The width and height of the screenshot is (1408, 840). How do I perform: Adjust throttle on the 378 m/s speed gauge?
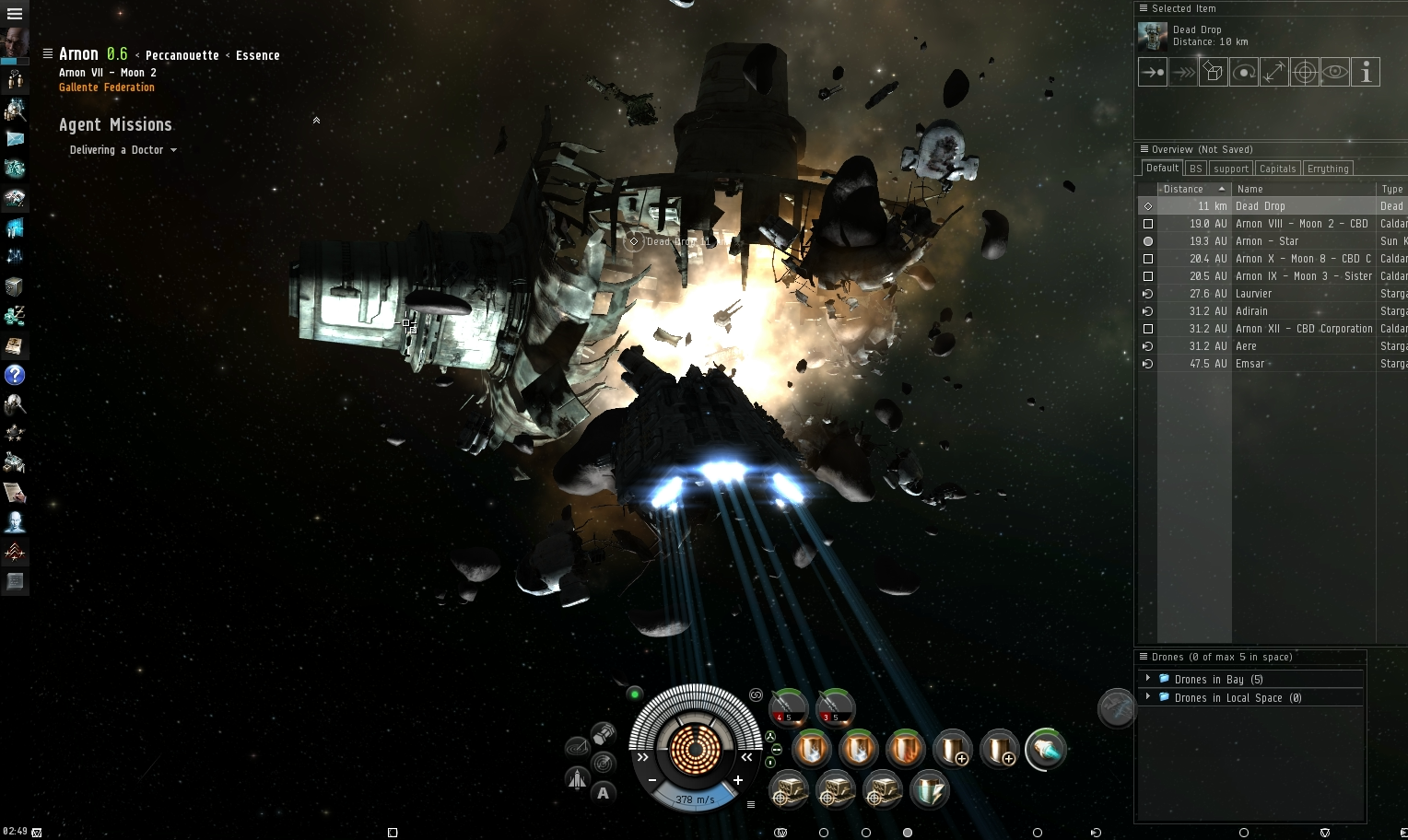(x=694, y=799)
